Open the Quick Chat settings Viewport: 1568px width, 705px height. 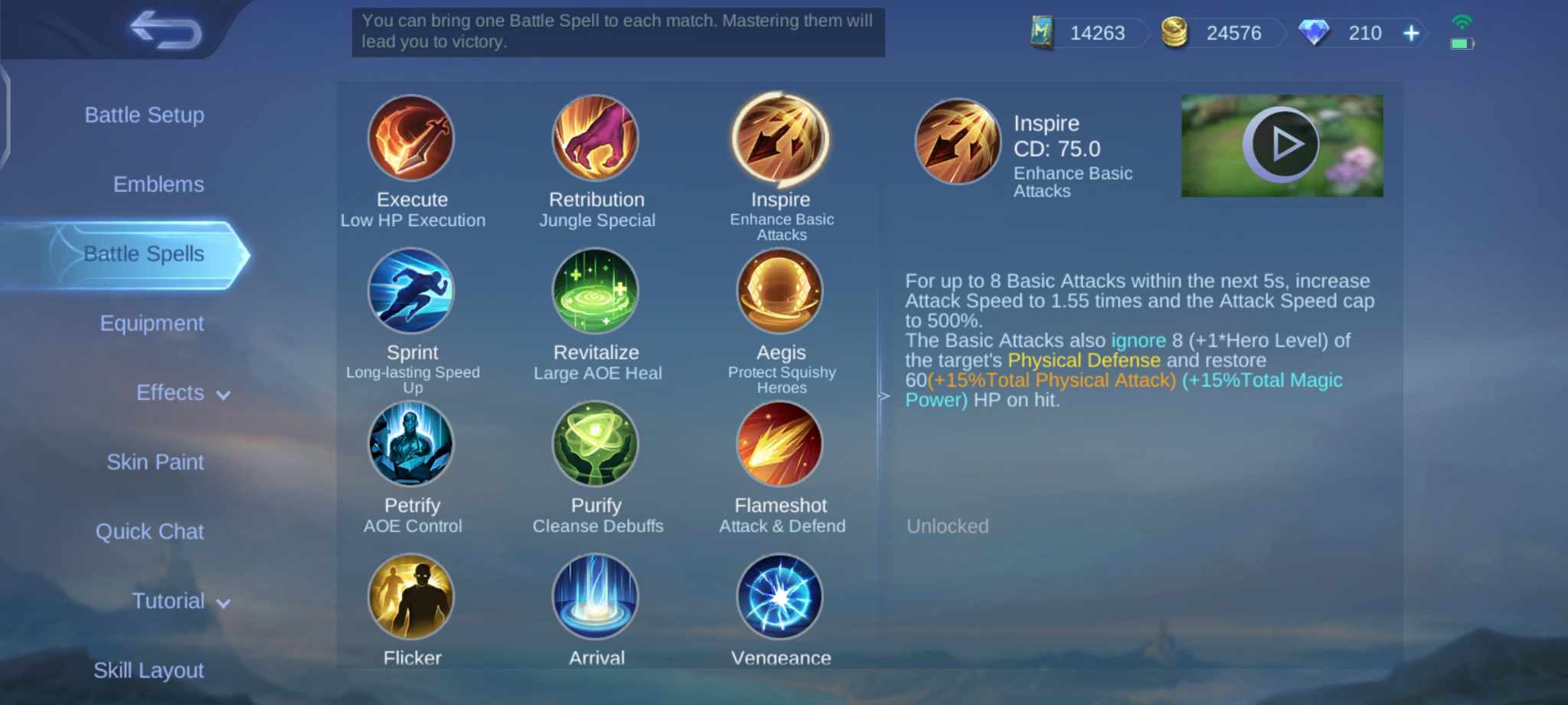150,531
